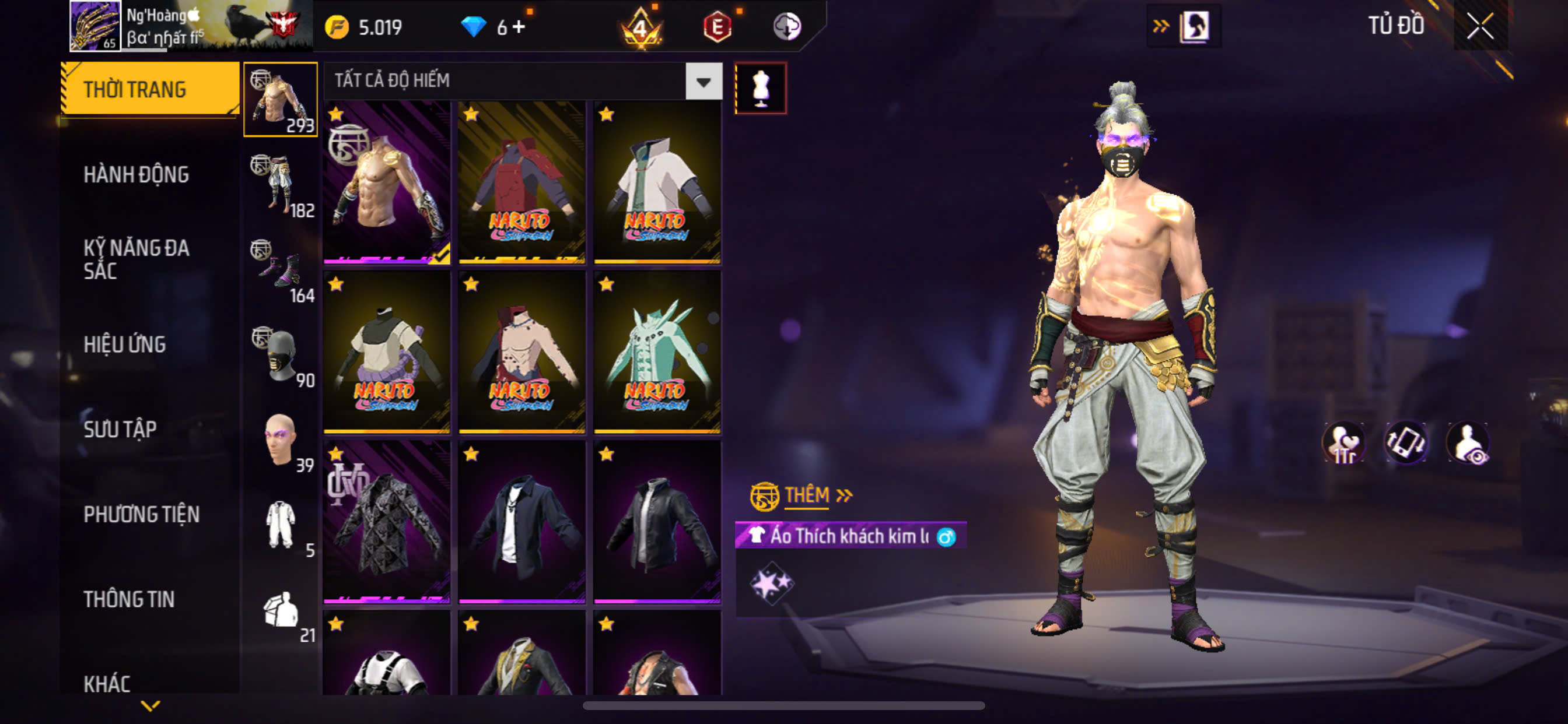
Task: Select the Hiệu Ứng tab
Action: tap(125, 345)
